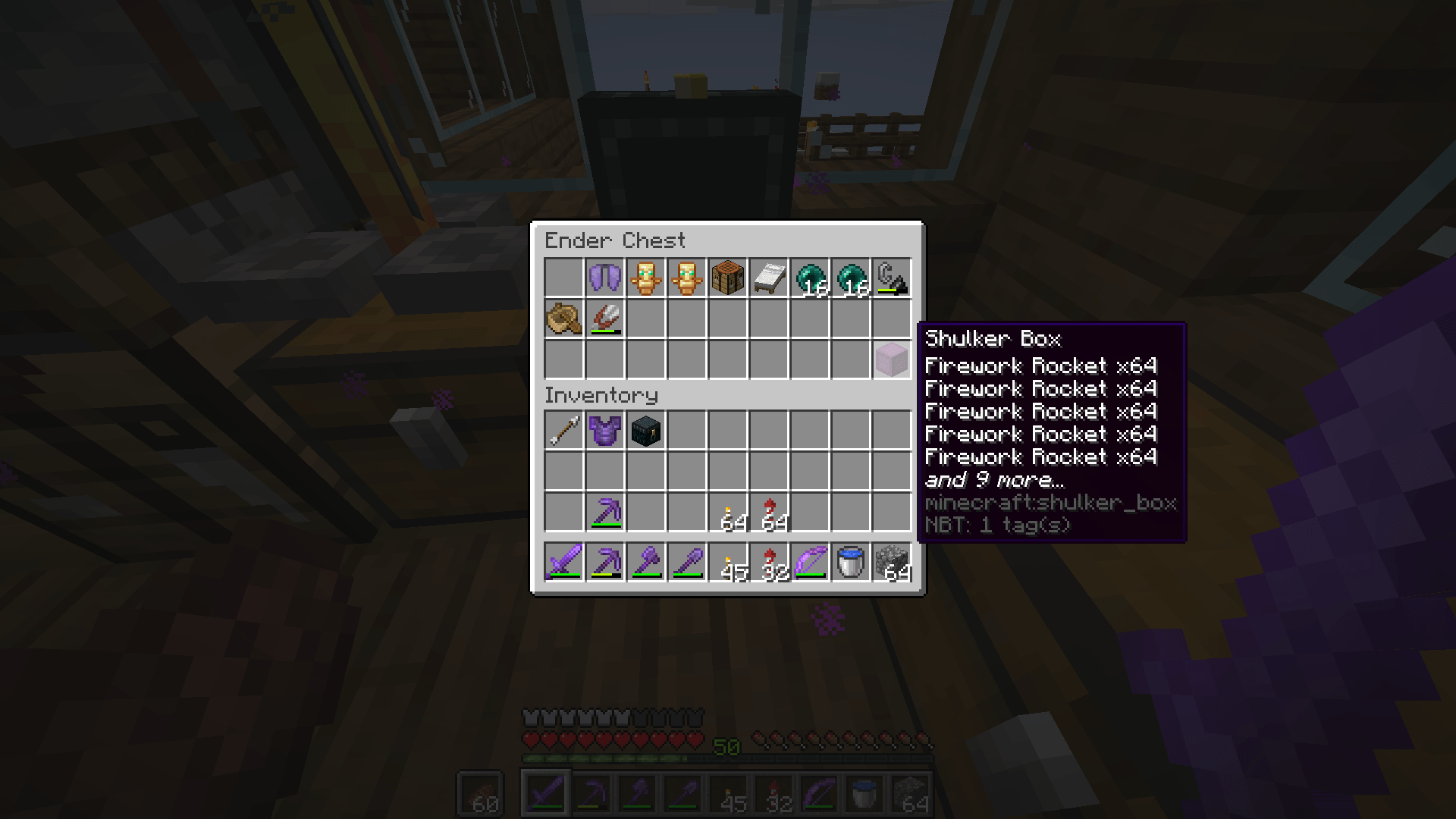
Task: Select the pink Shulker Box
Action: click(891, 359)
